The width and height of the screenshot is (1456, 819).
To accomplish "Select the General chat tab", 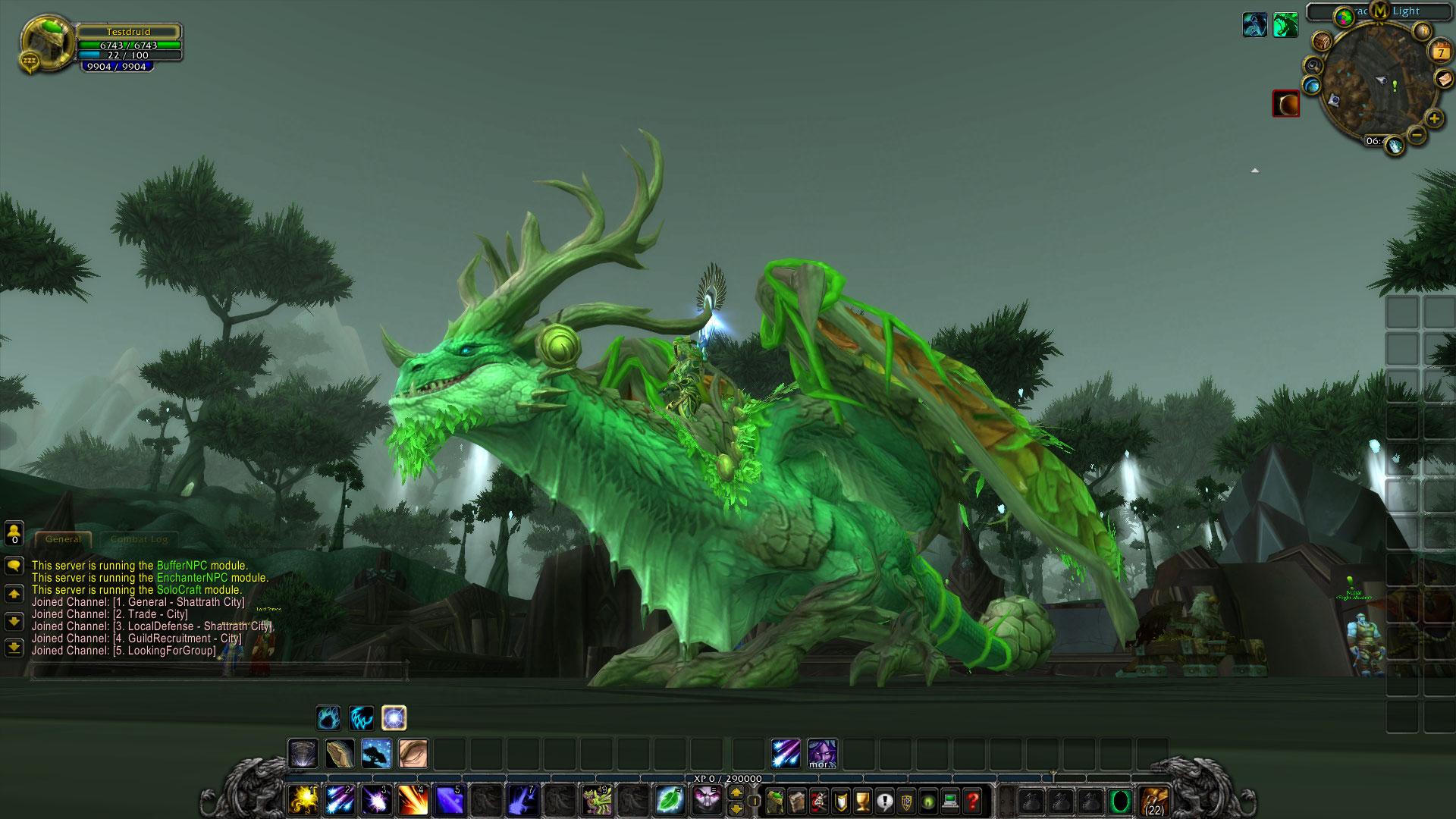I will point(63,539).
